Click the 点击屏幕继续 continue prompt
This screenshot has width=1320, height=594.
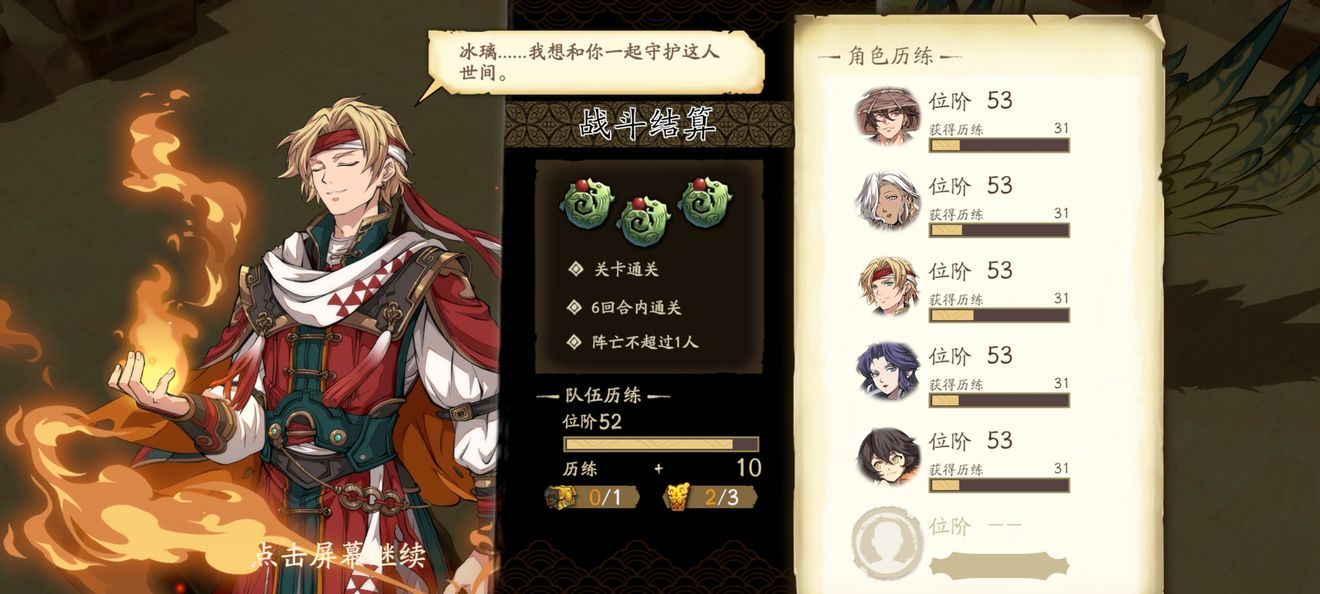coord(340,555)
